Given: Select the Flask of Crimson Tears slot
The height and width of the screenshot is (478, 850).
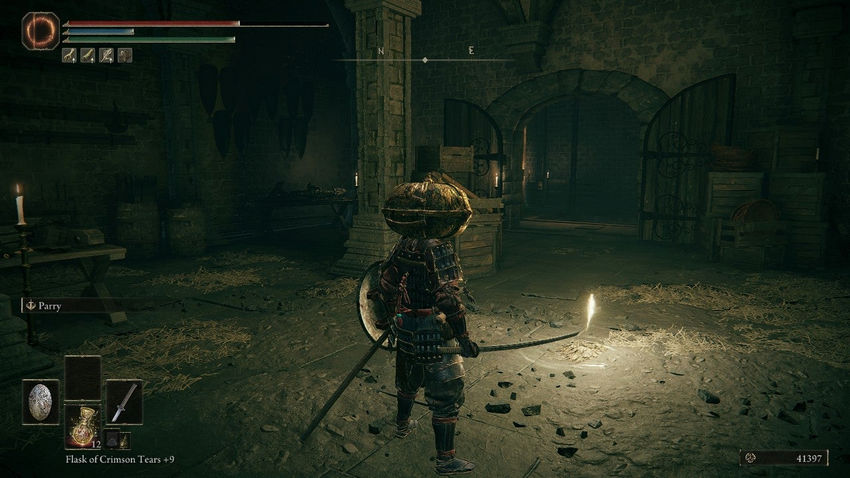Looking at the screenshot, I should pyautogui.click(x=81, y=426).
